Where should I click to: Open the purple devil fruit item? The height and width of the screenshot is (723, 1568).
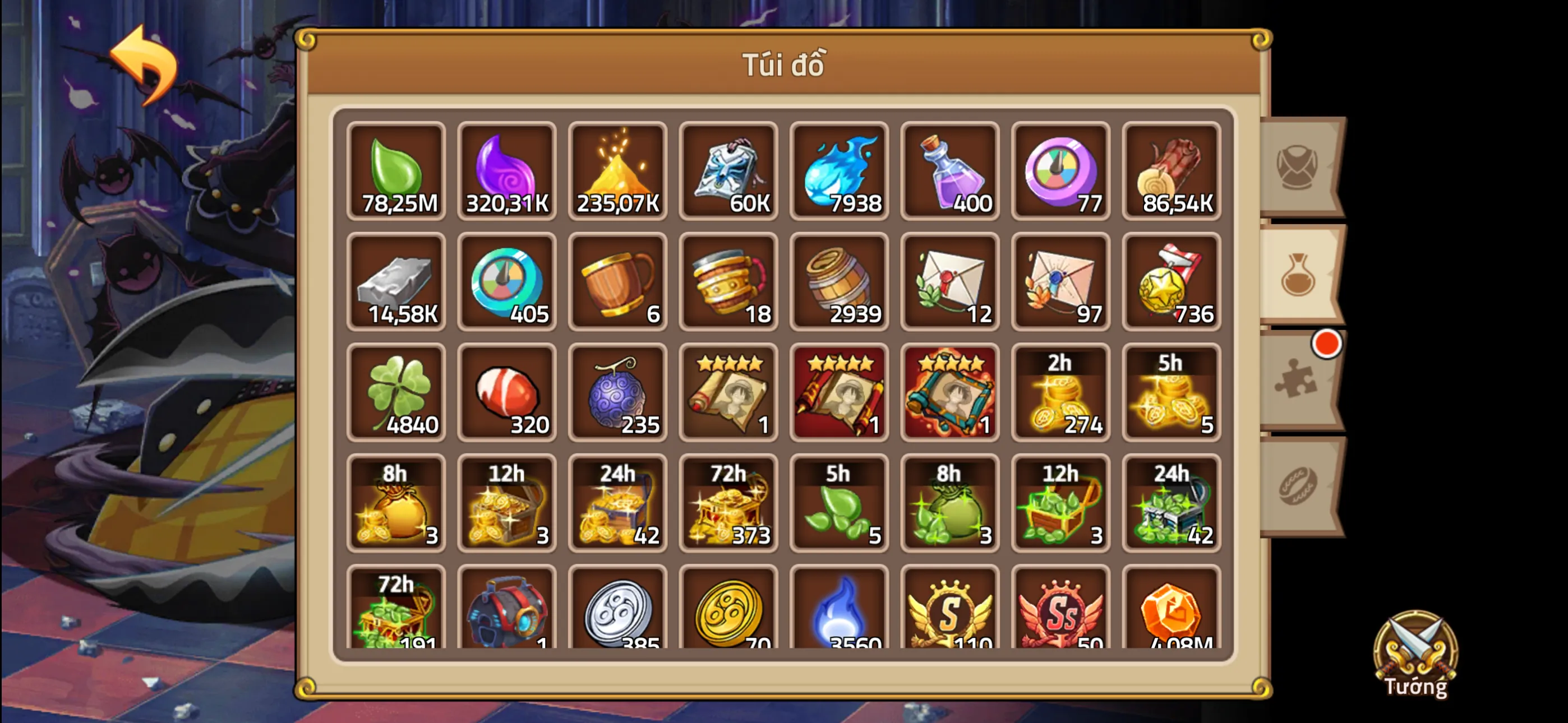pyautogui.click(x=617, y=392)
